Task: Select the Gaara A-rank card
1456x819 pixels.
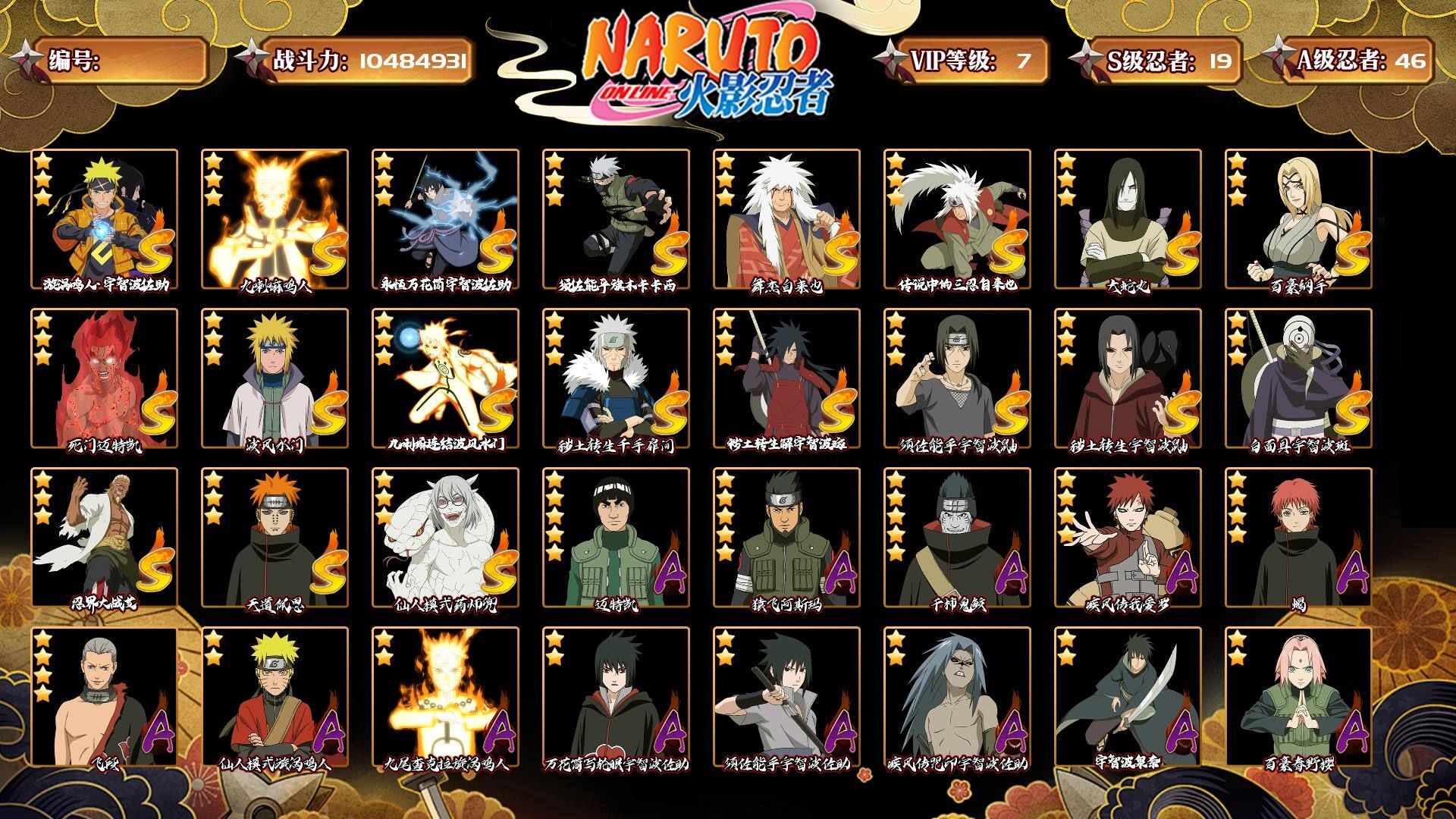Action: [x=1128, y=538]
